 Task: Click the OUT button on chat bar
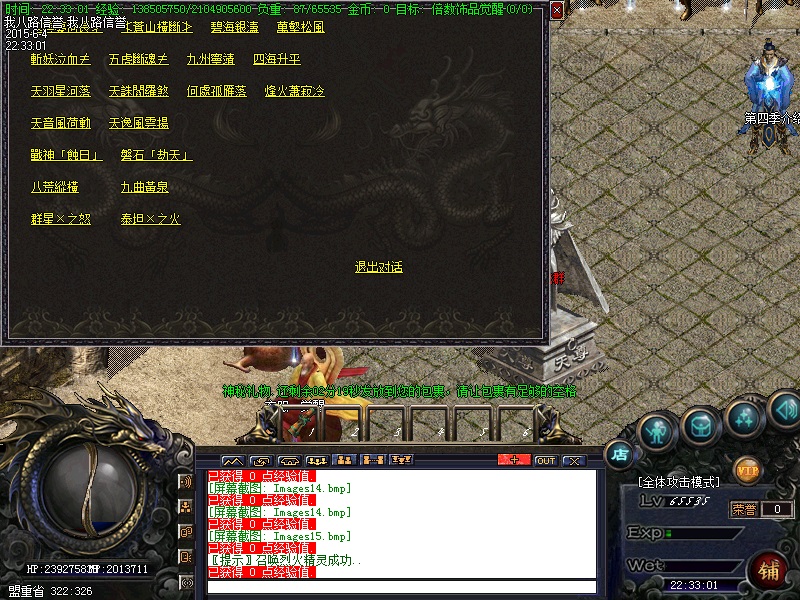(x=545, y=460)
